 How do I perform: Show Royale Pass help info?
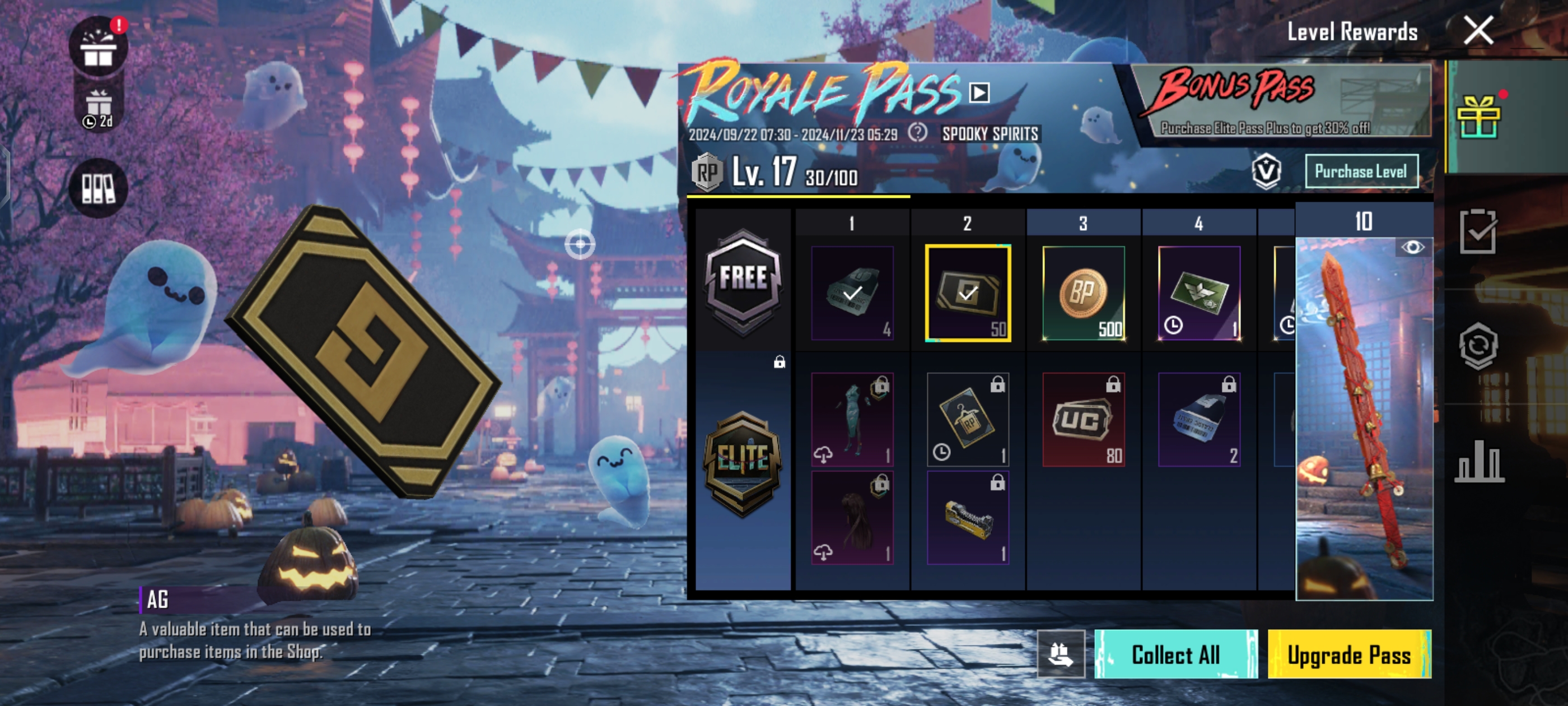coord(917,133)
